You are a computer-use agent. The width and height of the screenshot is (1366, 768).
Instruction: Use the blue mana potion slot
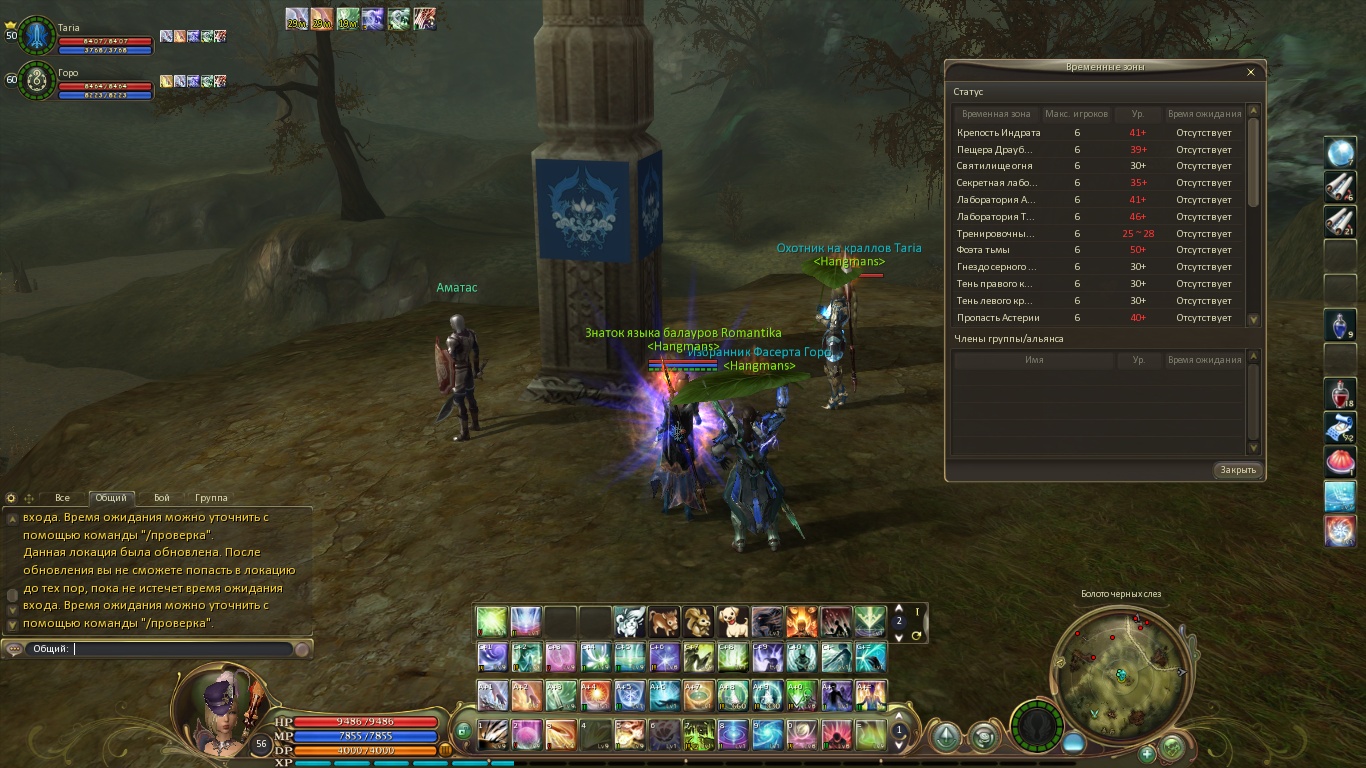click(x=1340, y=325)
